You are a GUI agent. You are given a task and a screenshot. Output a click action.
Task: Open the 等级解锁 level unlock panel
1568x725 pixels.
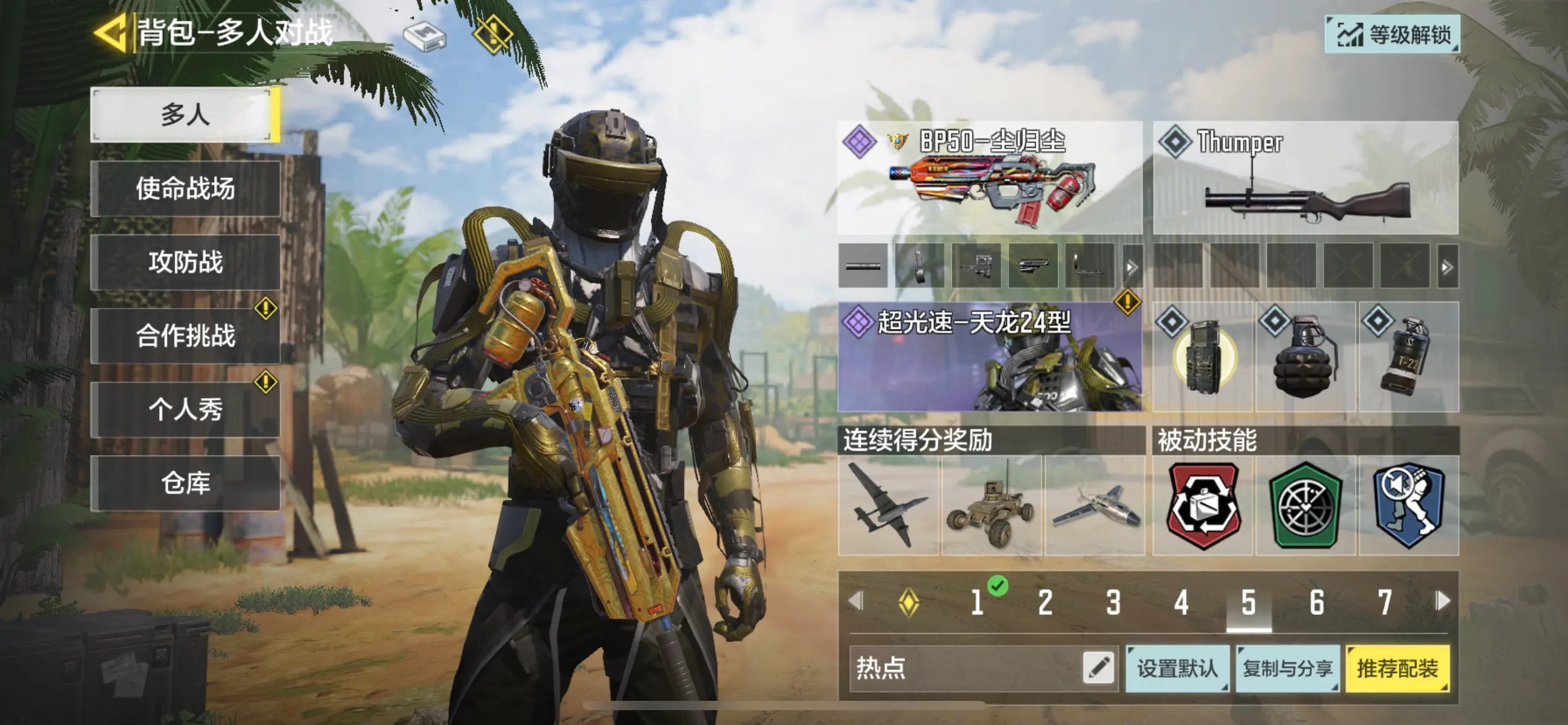coord(1392,34)
